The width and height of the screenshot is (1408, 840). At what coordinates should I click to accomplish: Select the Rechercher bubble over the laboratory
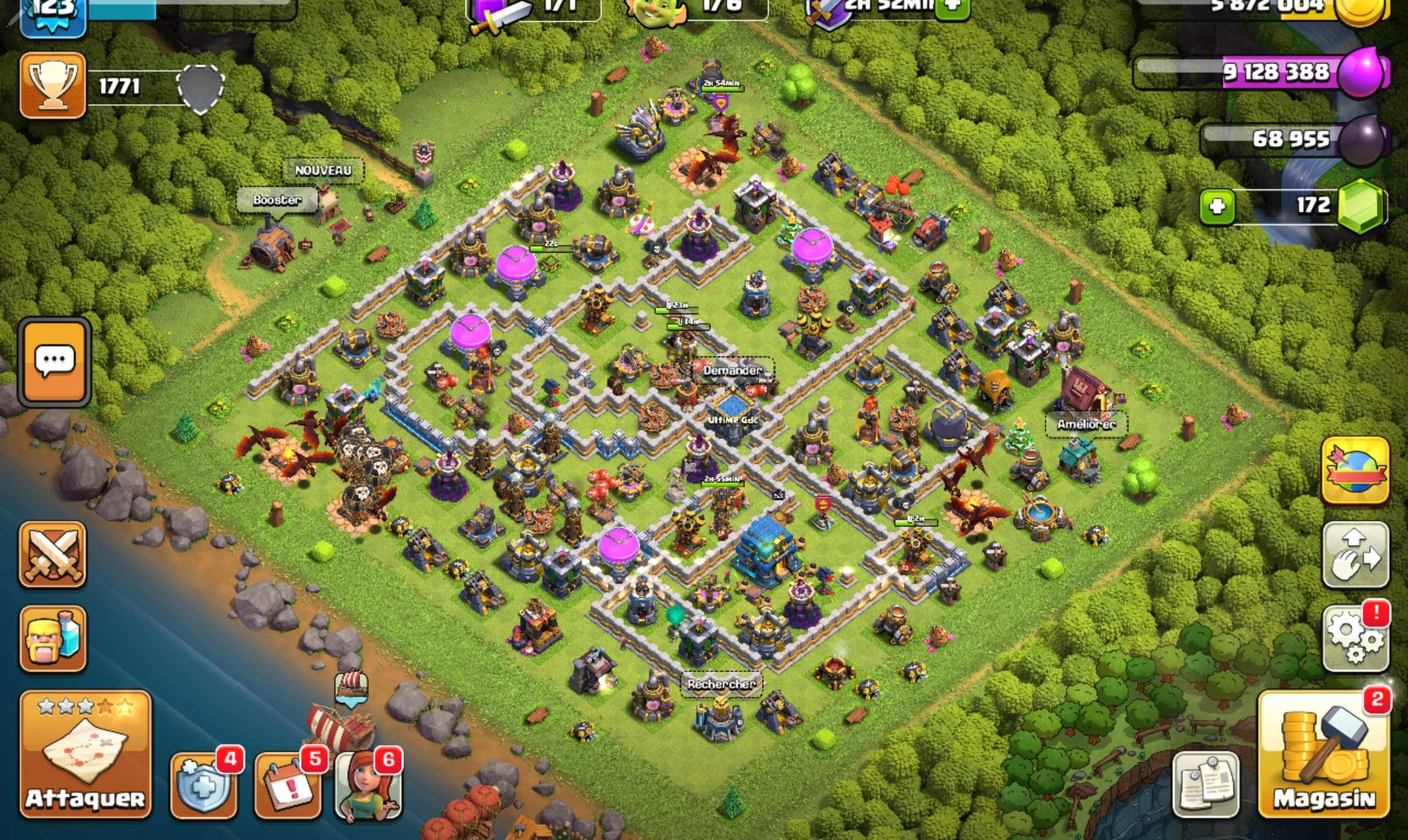point(721,684)
